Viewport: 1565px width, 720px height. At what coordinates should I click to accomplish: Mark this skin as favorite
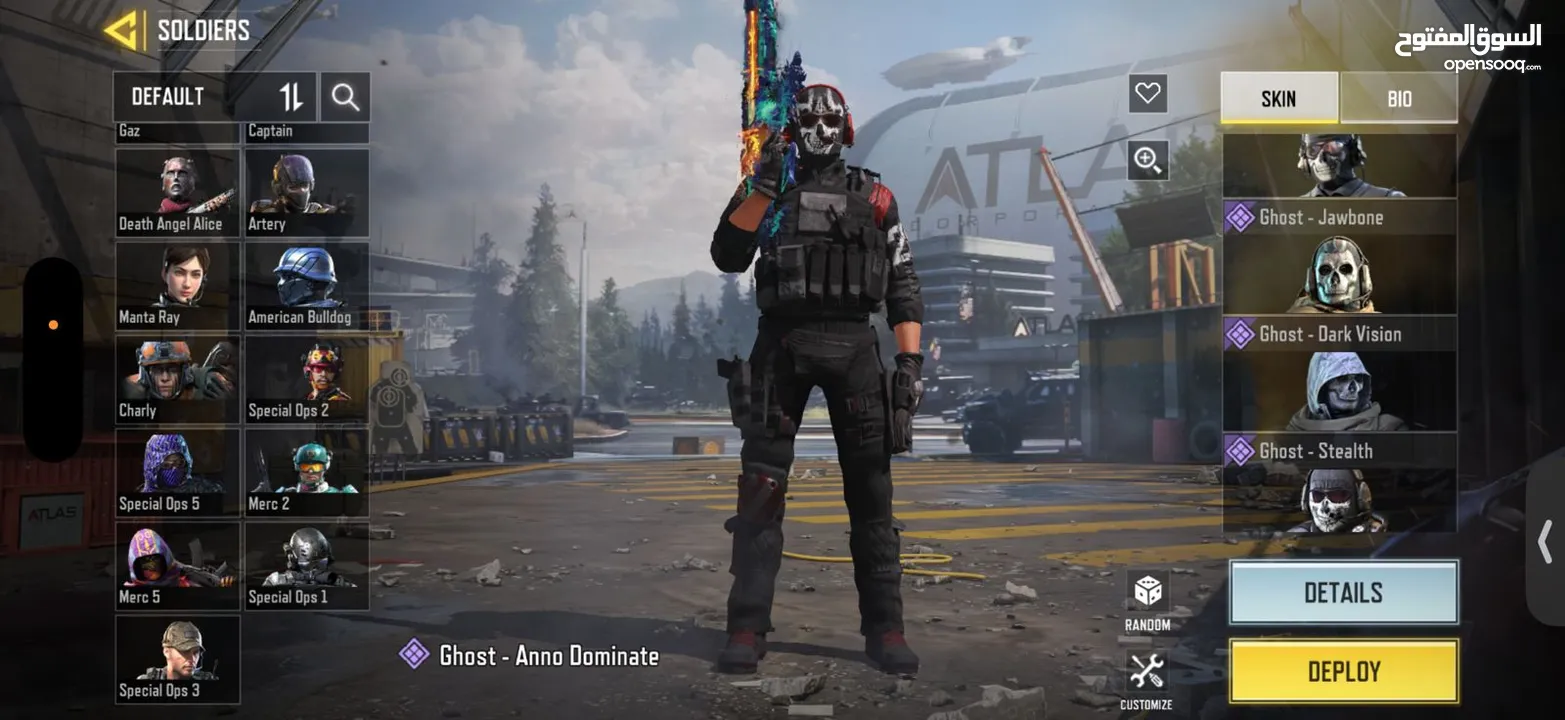point(1148,94)
